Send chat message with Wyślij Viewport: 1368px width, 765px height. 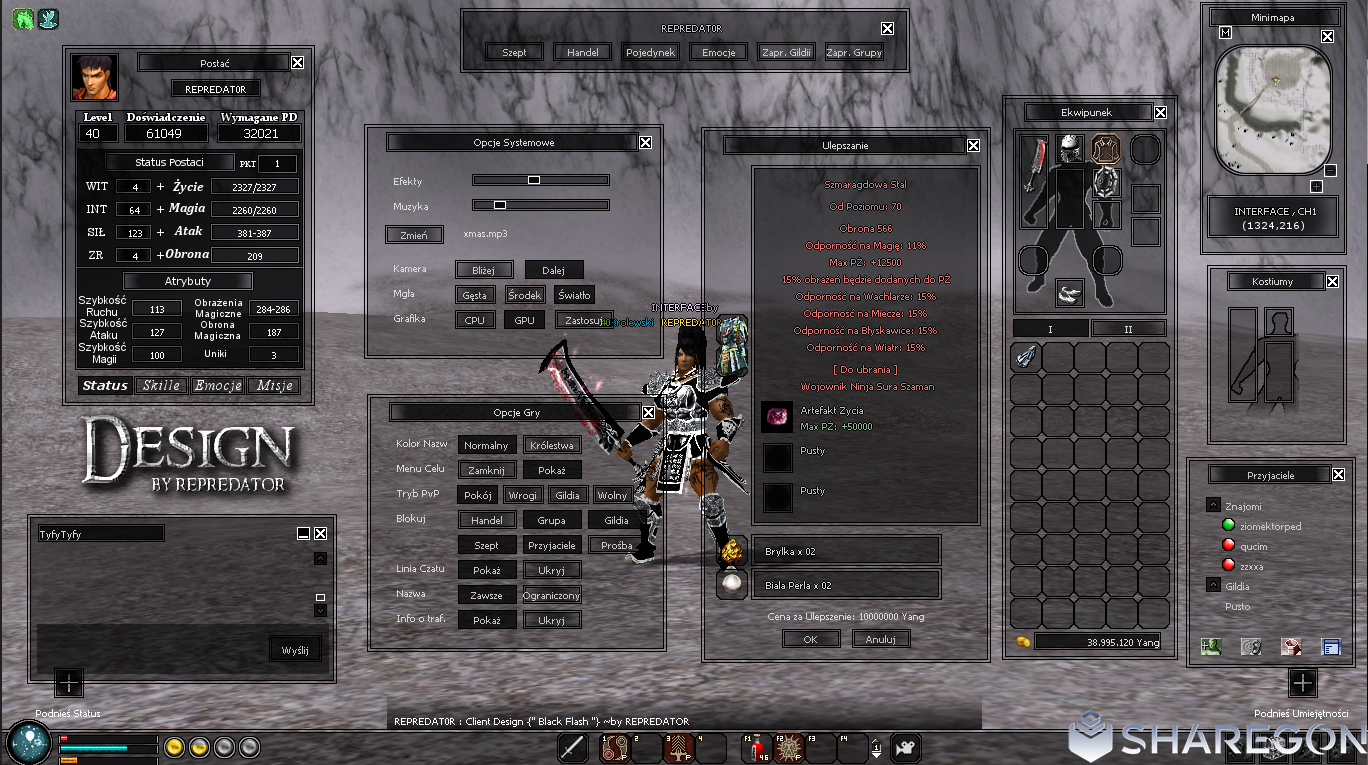(x=295, y=649)
